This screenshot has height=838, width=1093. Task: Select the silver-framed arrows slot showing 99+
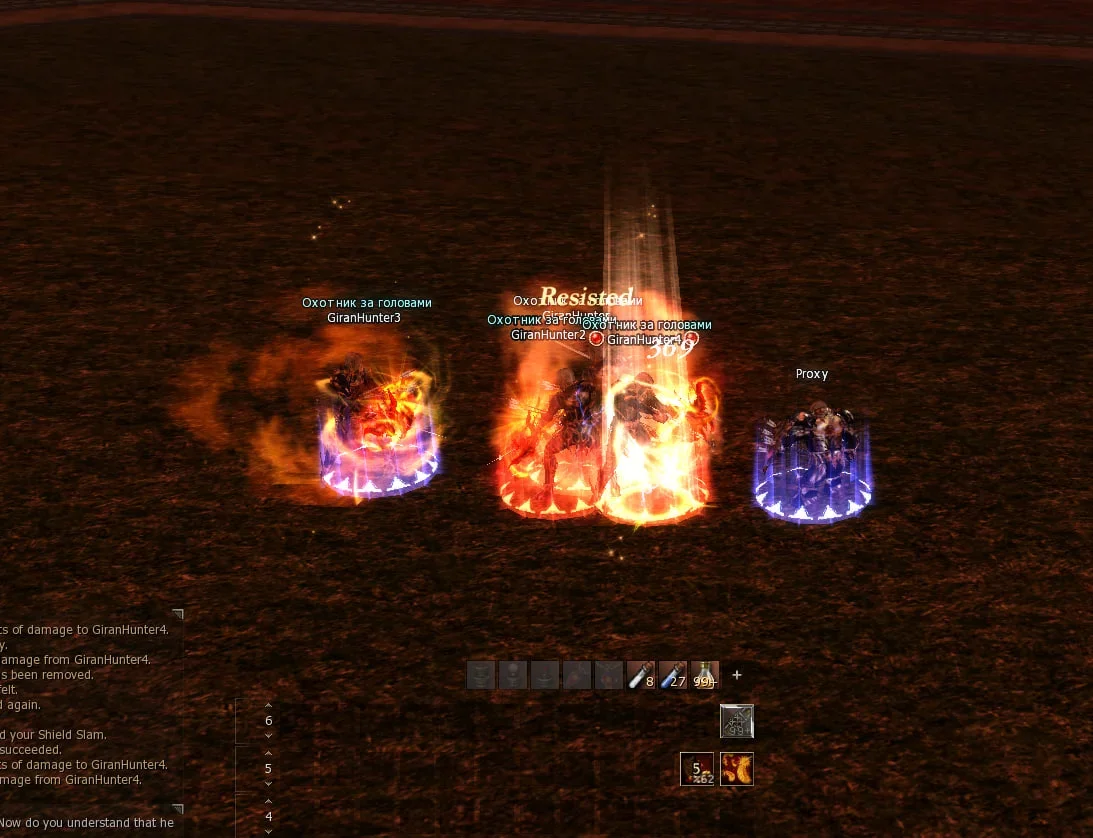[x=737, y=721]
